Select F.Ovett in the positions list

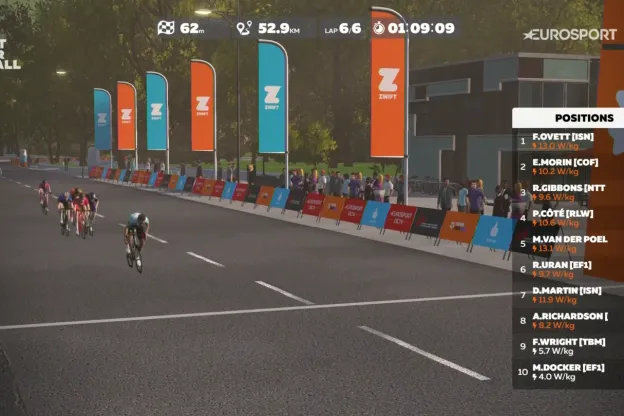pyautogui.click(x=566, y=140)
